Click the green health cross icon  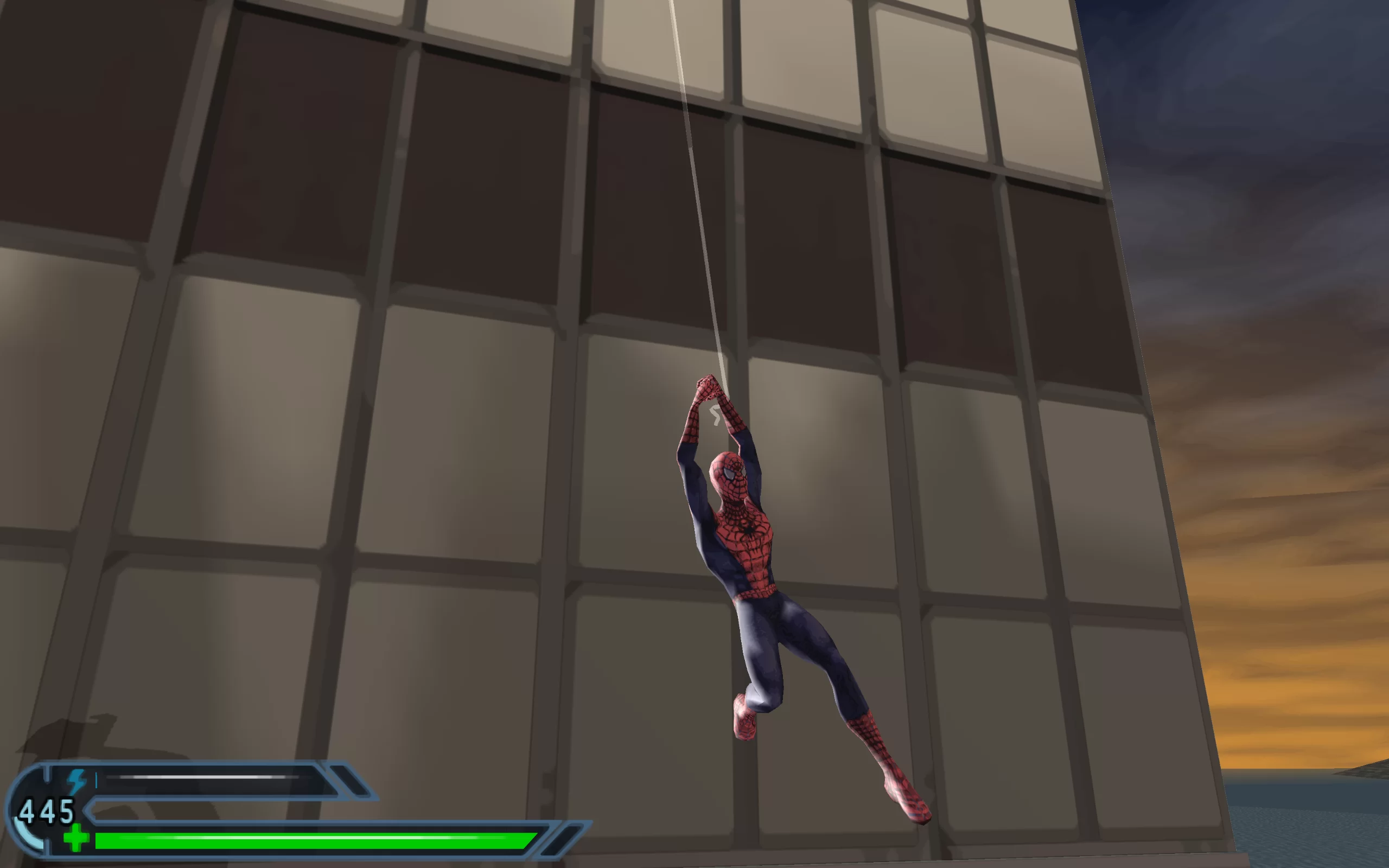pyautogui.click(x=77, y=838)
